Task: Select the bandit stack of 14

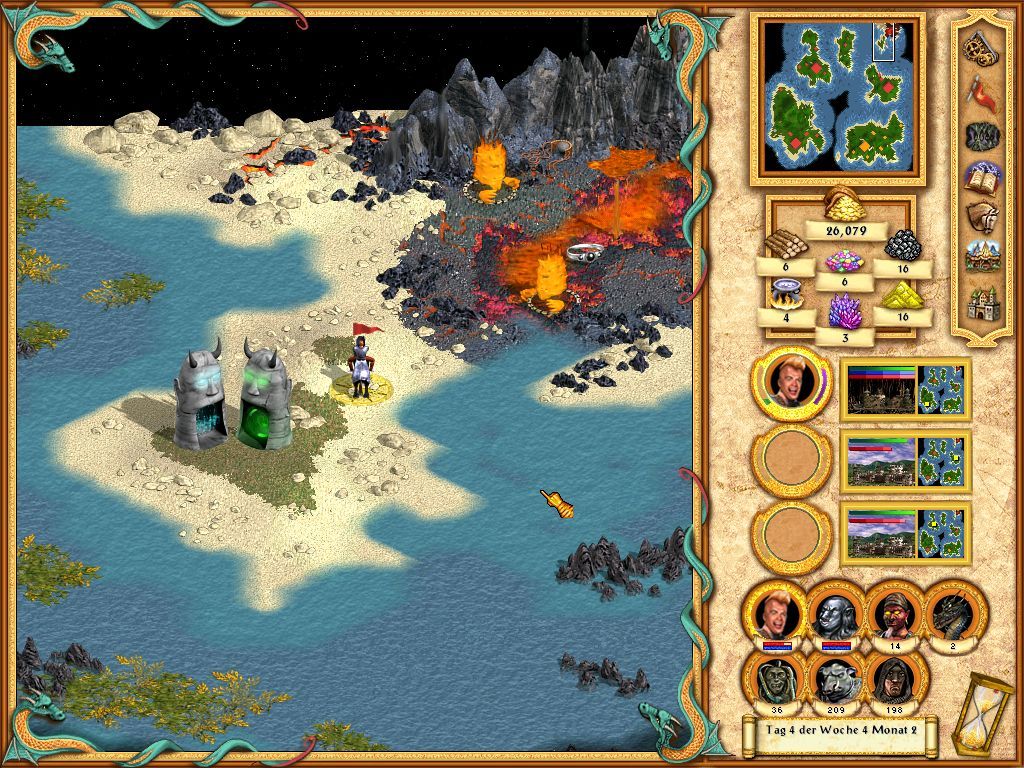Action: click(x=894, y=611)
